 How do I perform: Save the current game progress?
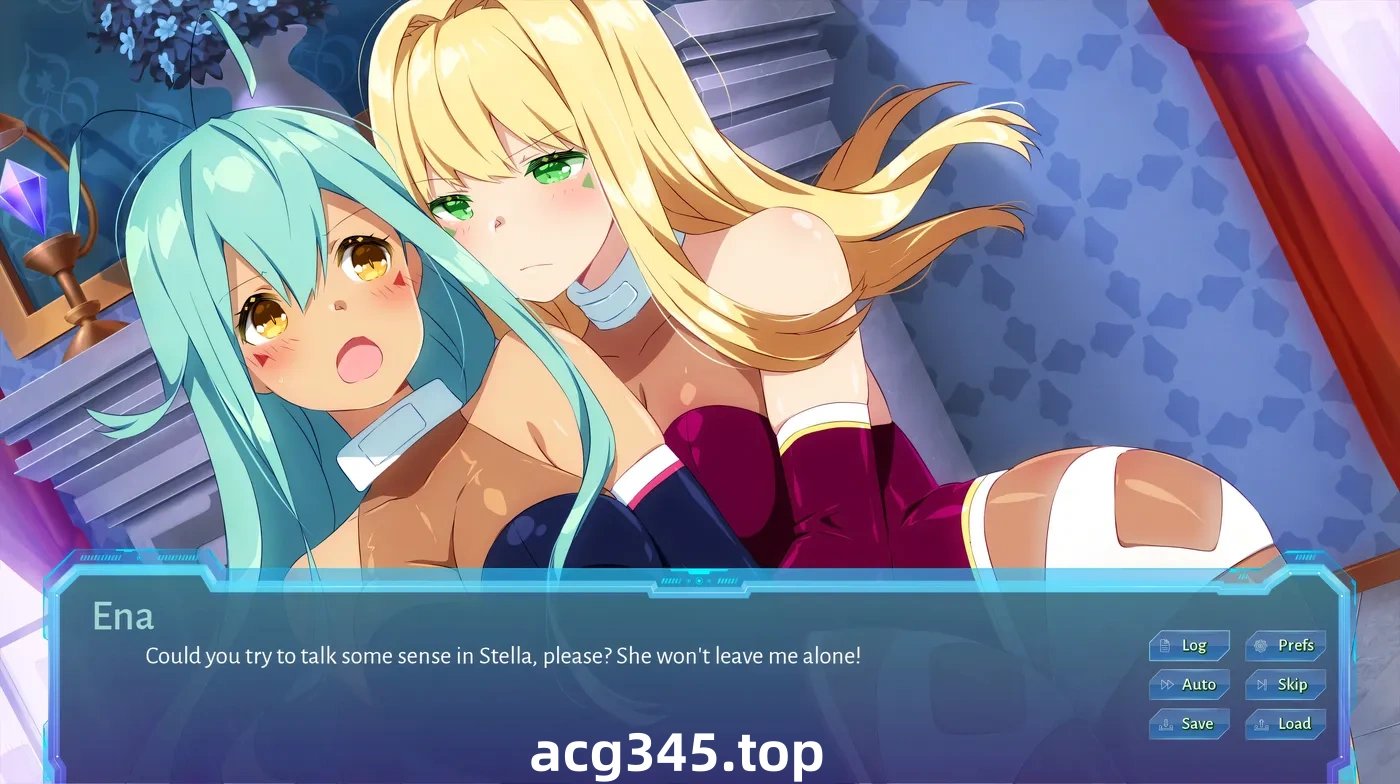(x=1190, y=723)
